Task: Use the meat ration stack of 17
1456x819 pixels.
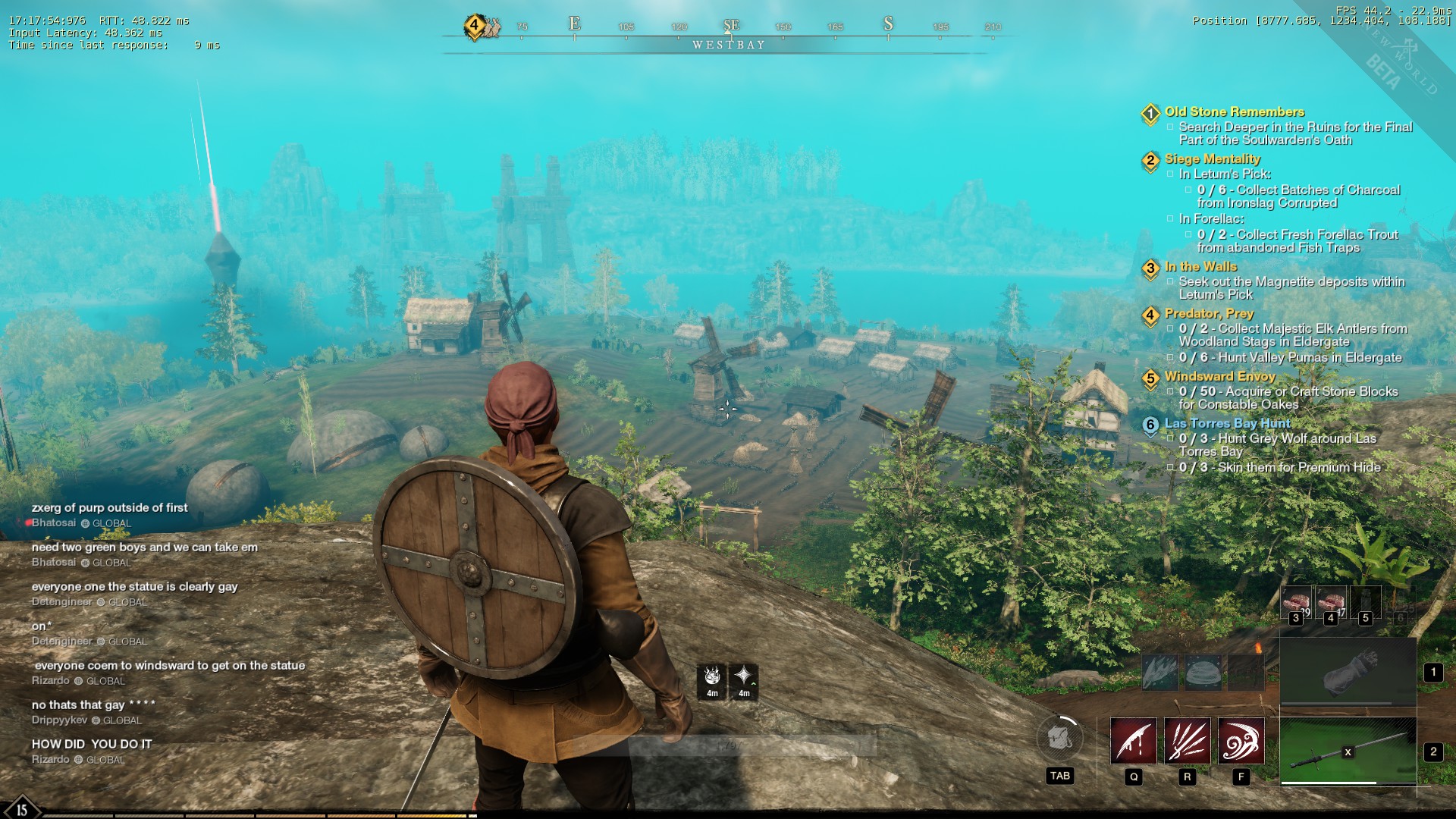Action: click(x=1330, y=603)
